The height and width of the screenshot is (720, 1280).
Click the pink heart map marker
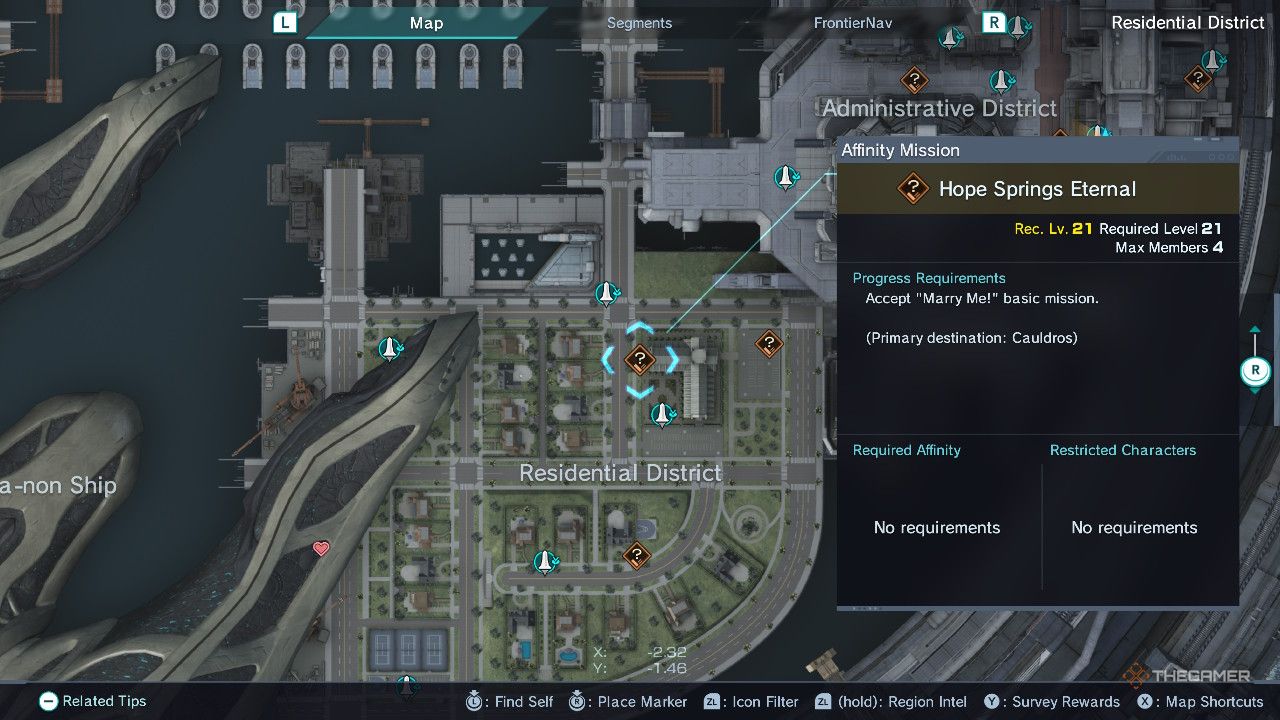click(321, 548)
